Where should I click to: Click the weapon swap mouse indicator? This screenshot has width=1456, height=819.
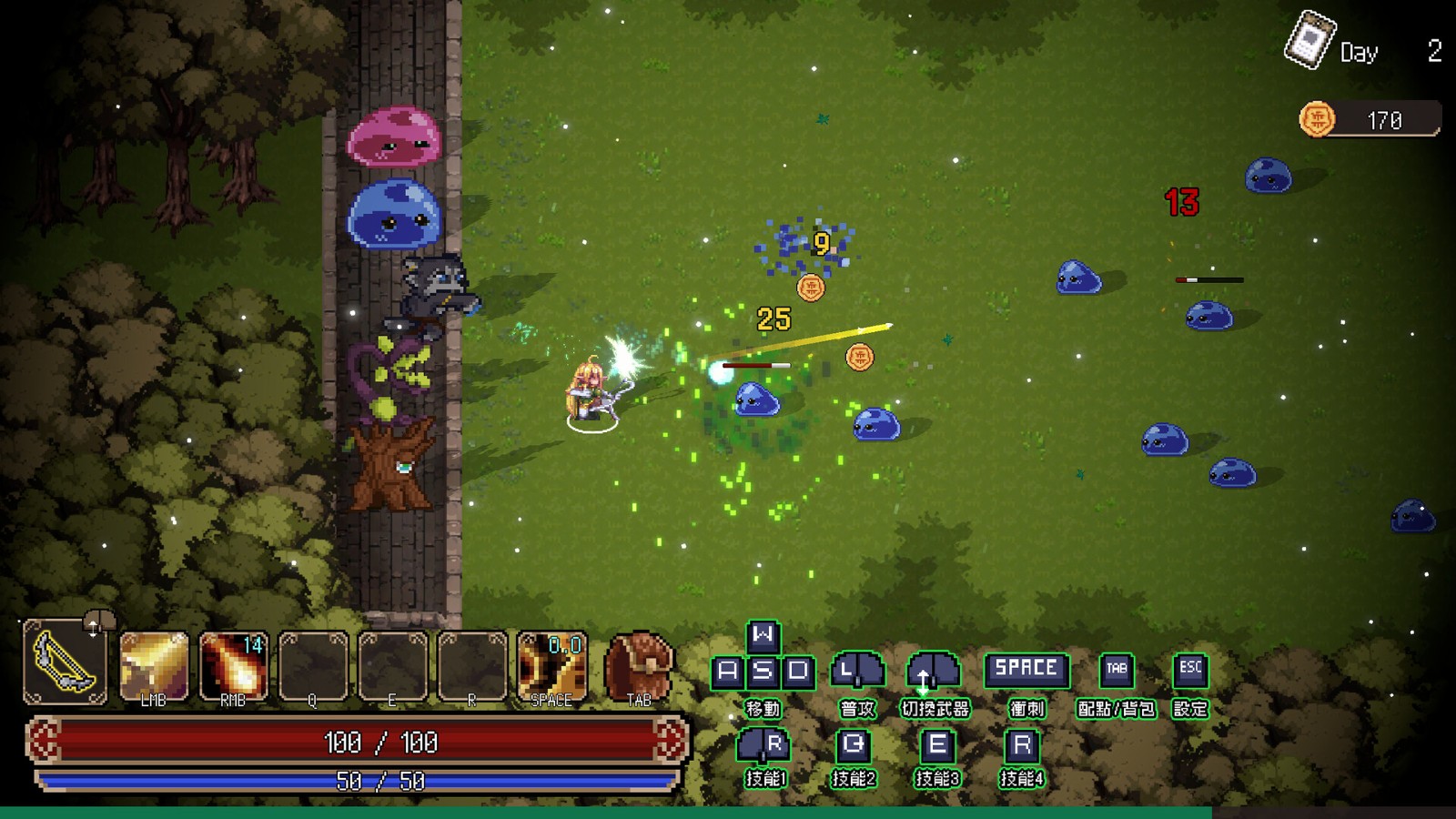[934, 672]
